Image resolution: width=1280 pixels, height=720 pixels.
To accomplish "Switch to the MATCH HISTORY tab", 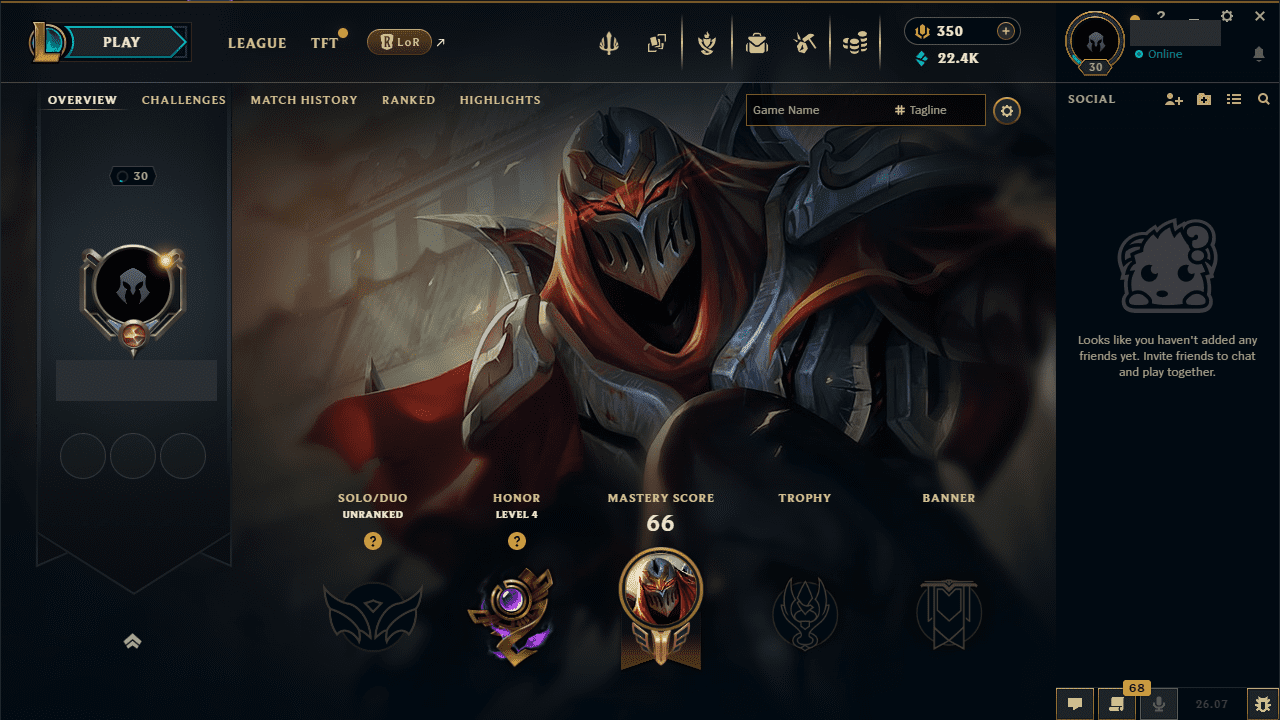I will point(304,100).
